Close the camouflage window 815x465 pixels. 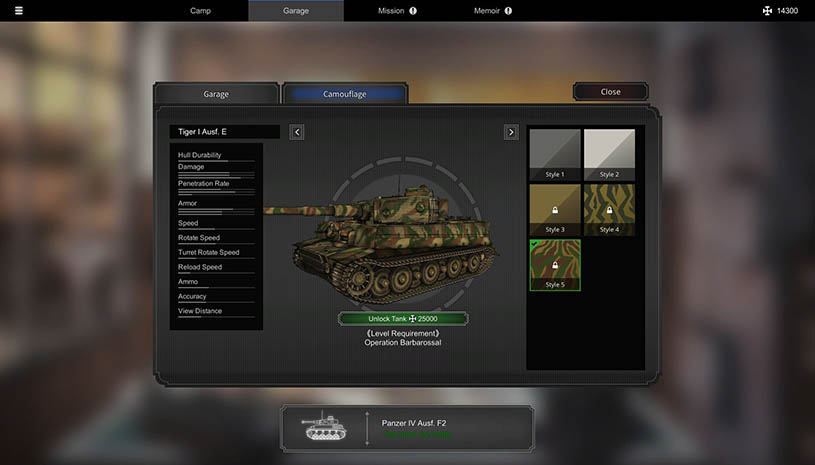coord(610,92)
